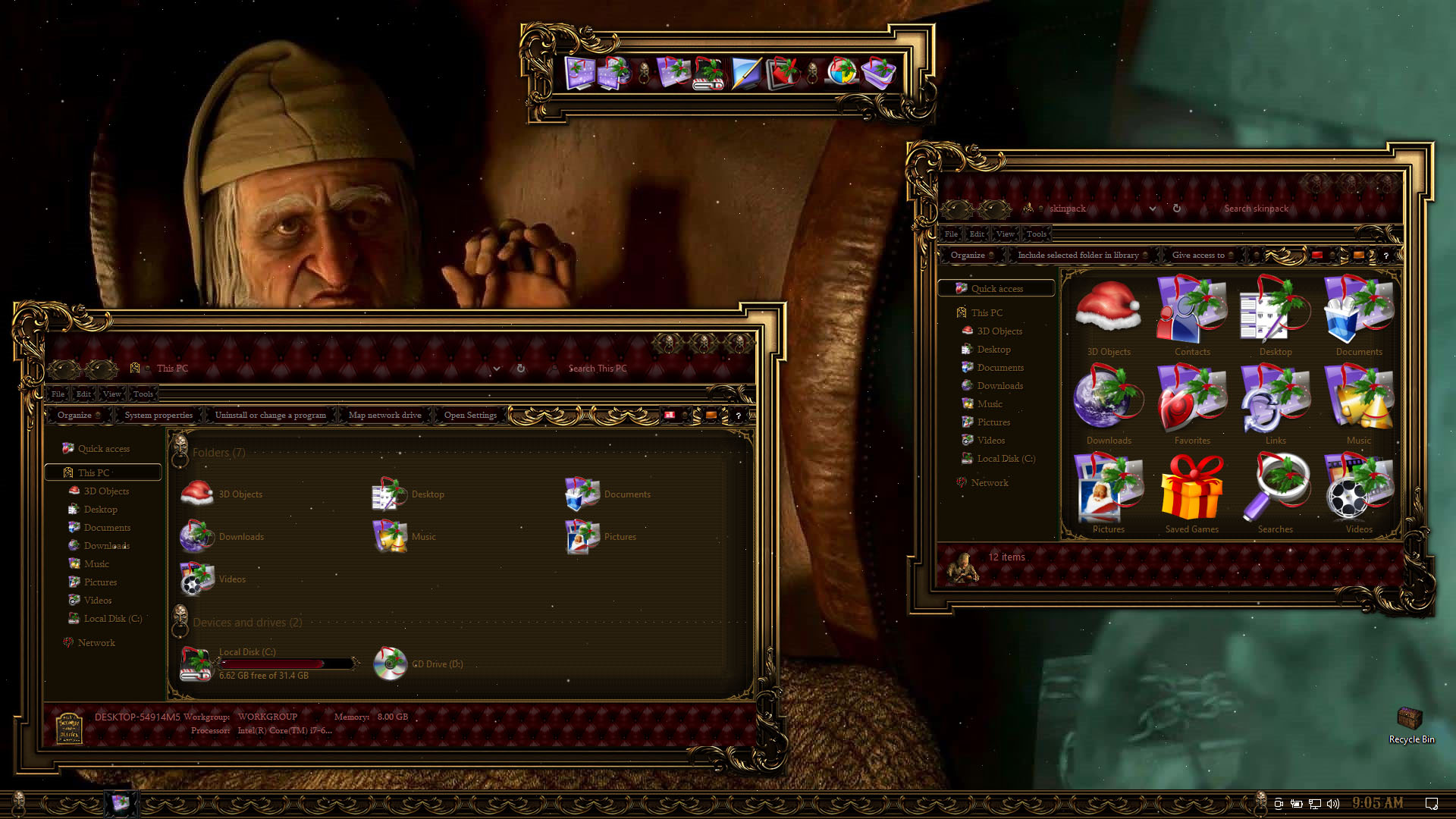The width and height of the screenshot is (1456, 819).
Task: Select Map network drive in toolbar
Action: [384, 415]
